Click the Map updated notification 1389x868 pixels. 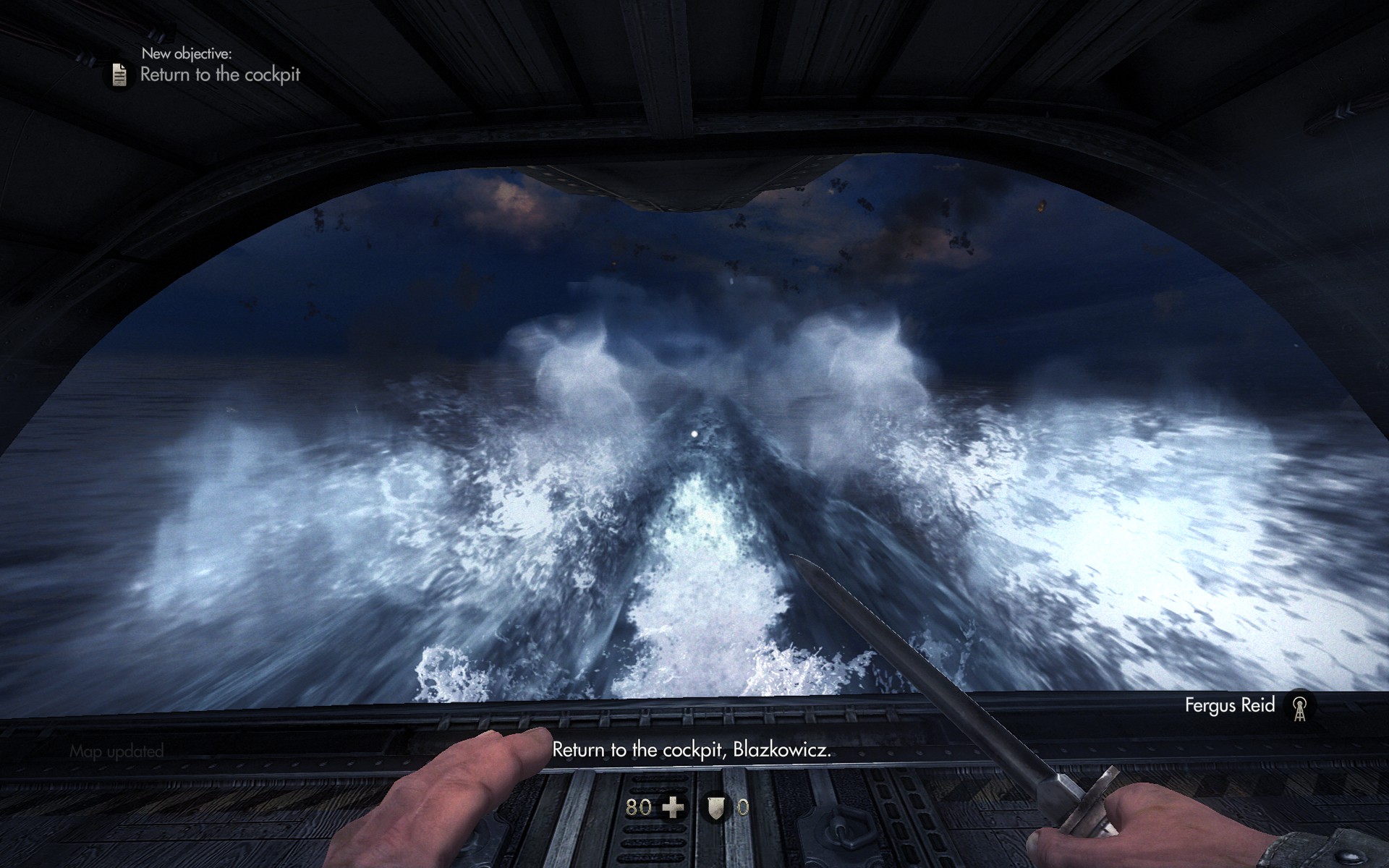point(116,752)
